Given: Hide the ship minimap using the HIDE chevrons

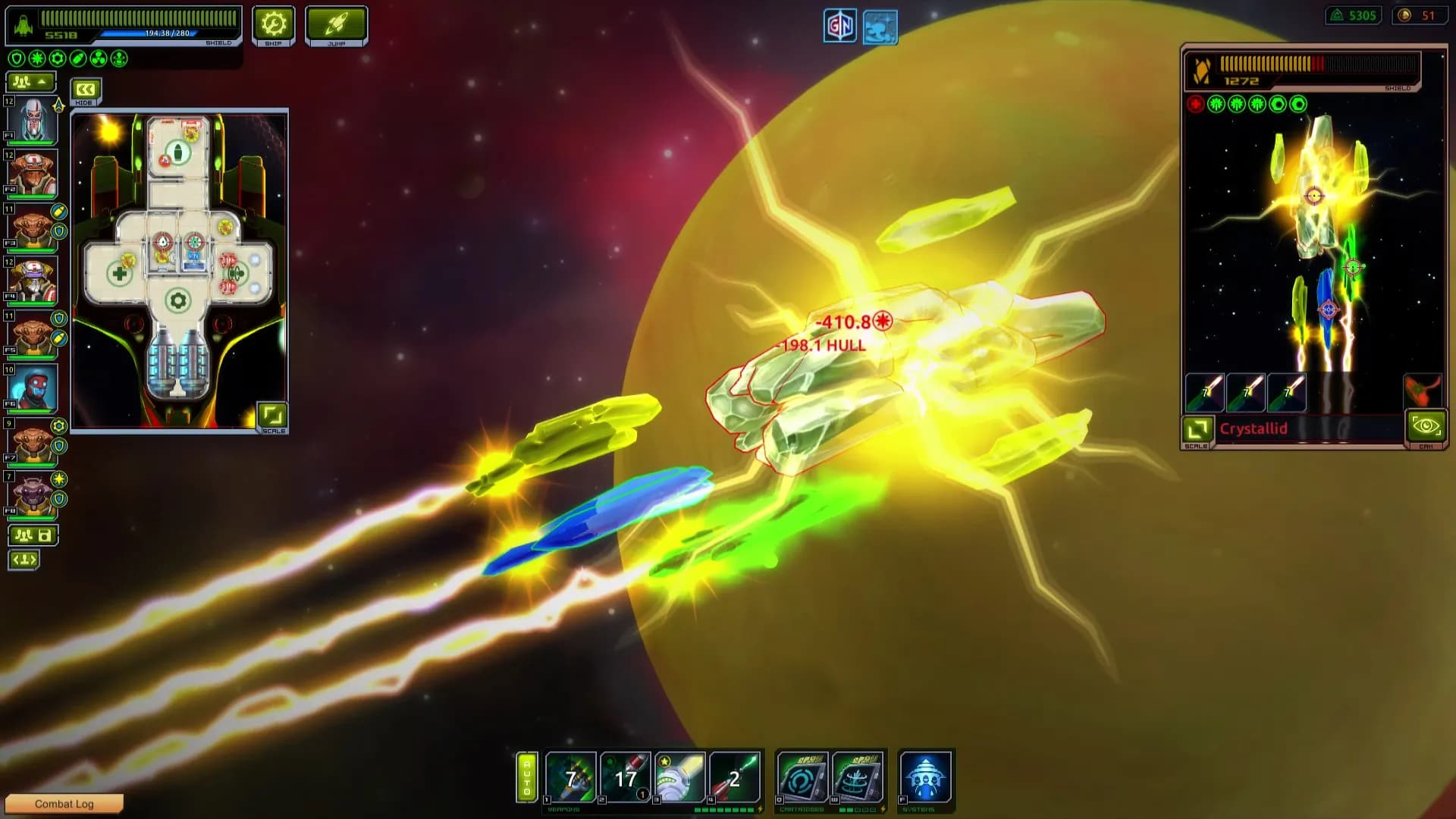Looking at the screenshot, I should tap(85, 90).
